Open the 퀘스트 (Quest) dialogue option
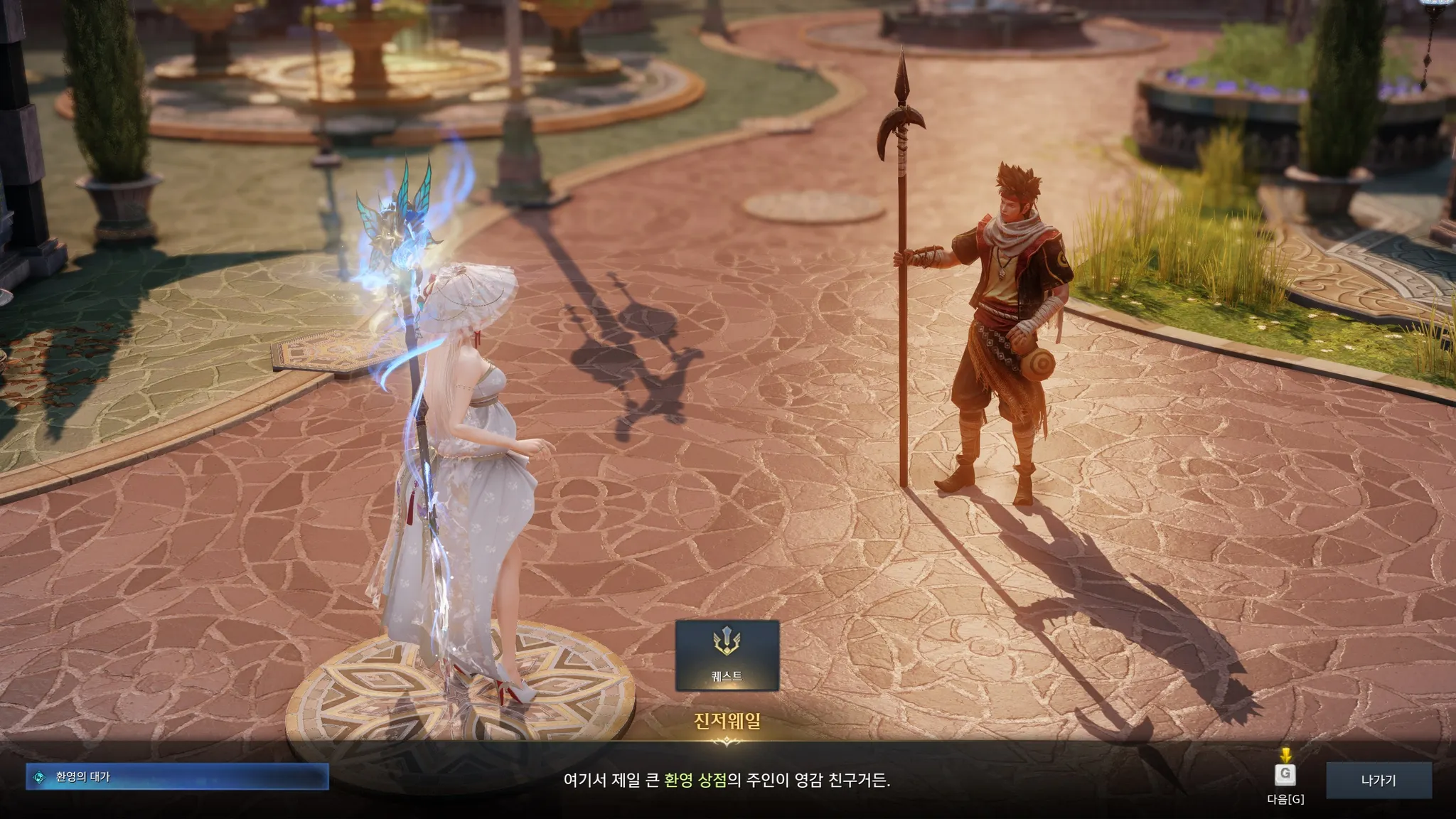The width and height of the screenshot is (1456, 819). (727, 655)
